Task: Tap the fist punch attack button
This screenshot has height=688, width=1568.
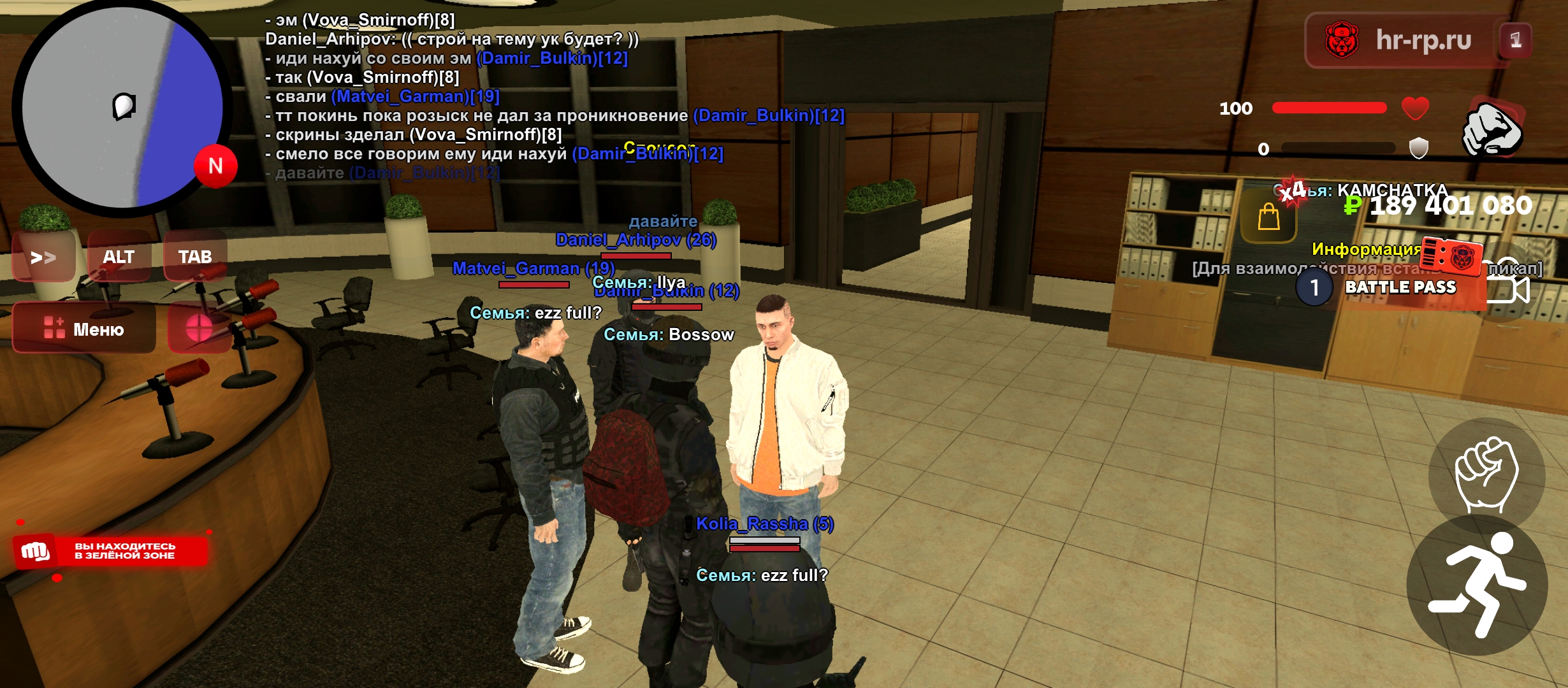Action: pos(1486,475)
